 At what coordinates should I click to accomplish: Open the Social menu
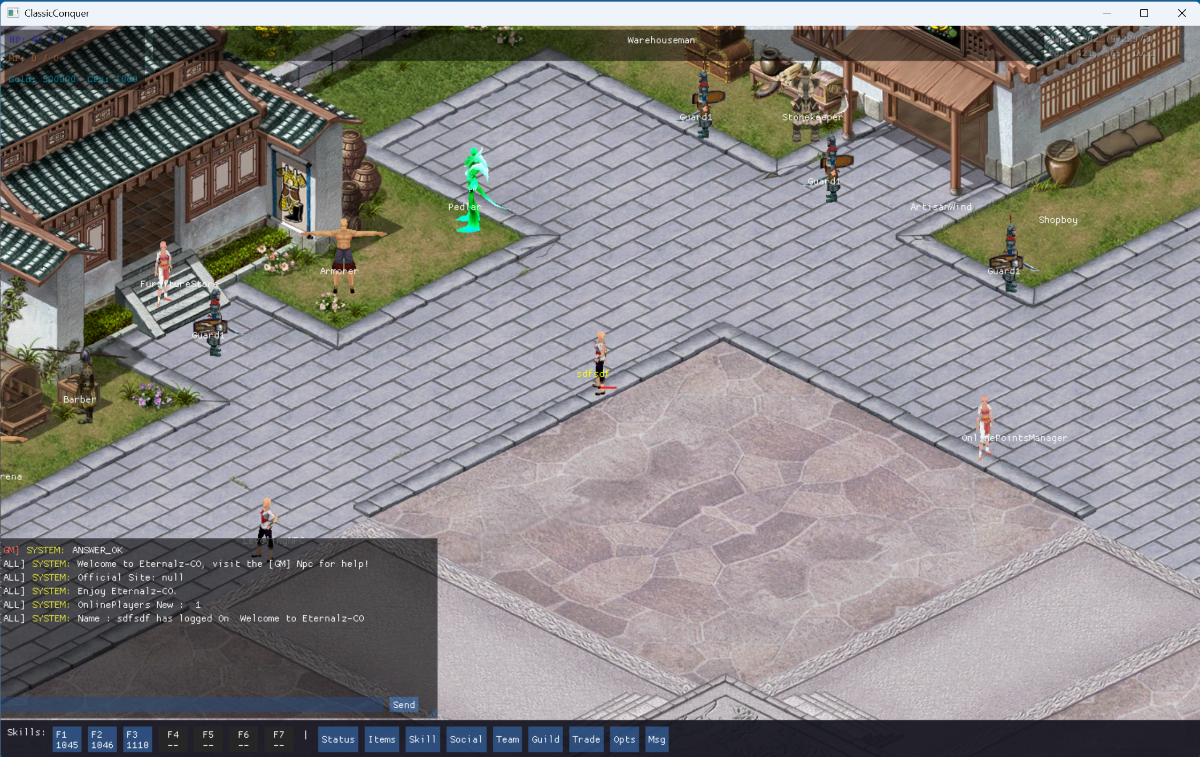tap(466, 740)
